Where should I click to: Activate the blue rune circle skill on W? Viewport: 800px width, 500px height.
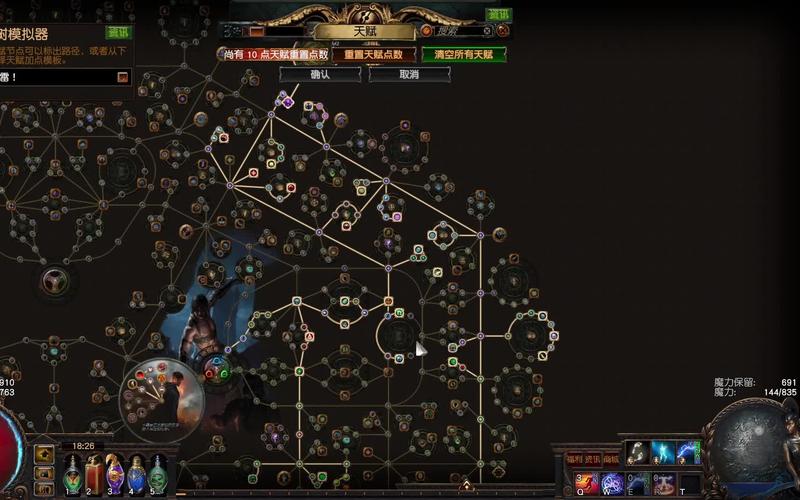(612, 485)
